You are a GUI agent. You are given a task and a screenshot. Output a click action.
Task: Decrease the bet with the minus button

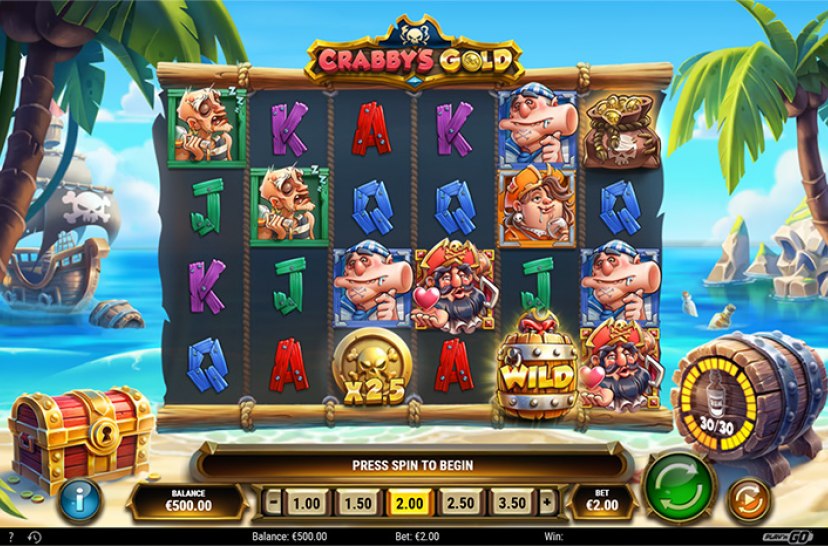click(272, 501)
